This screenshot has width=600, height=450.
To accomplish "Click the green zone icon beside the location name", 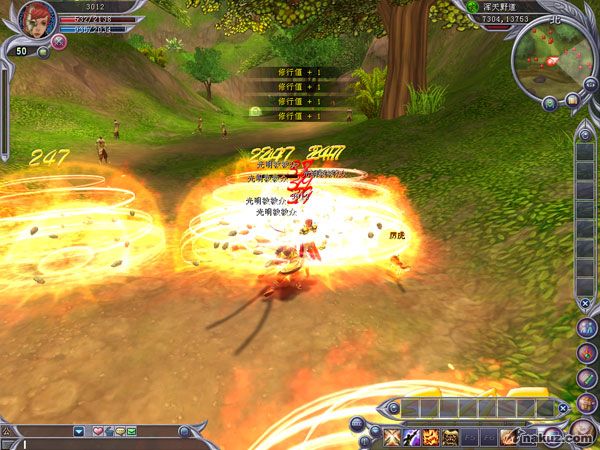I will point(472,6).
